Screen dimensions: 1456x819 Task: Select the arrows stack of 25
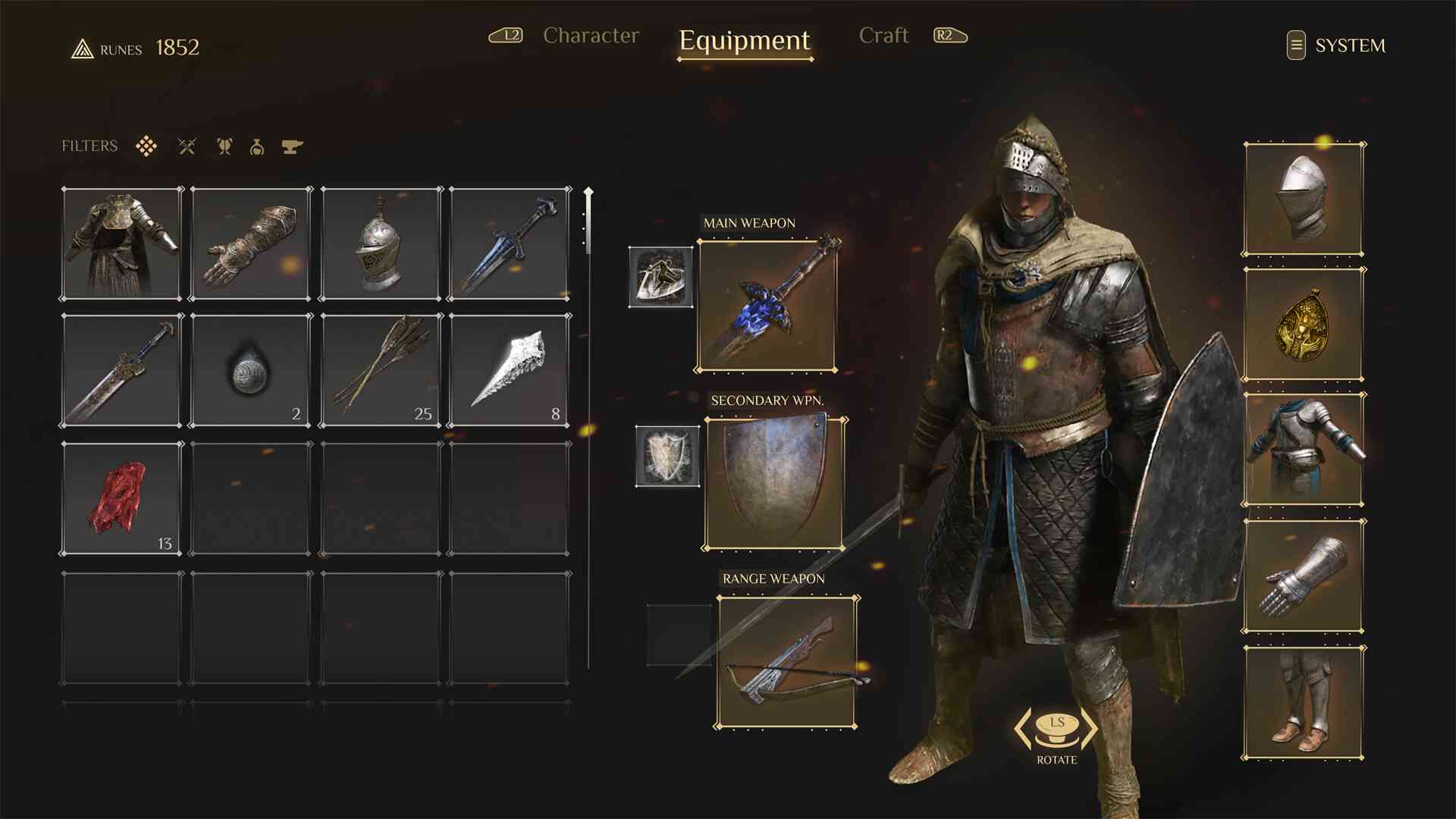coord(381,371)
